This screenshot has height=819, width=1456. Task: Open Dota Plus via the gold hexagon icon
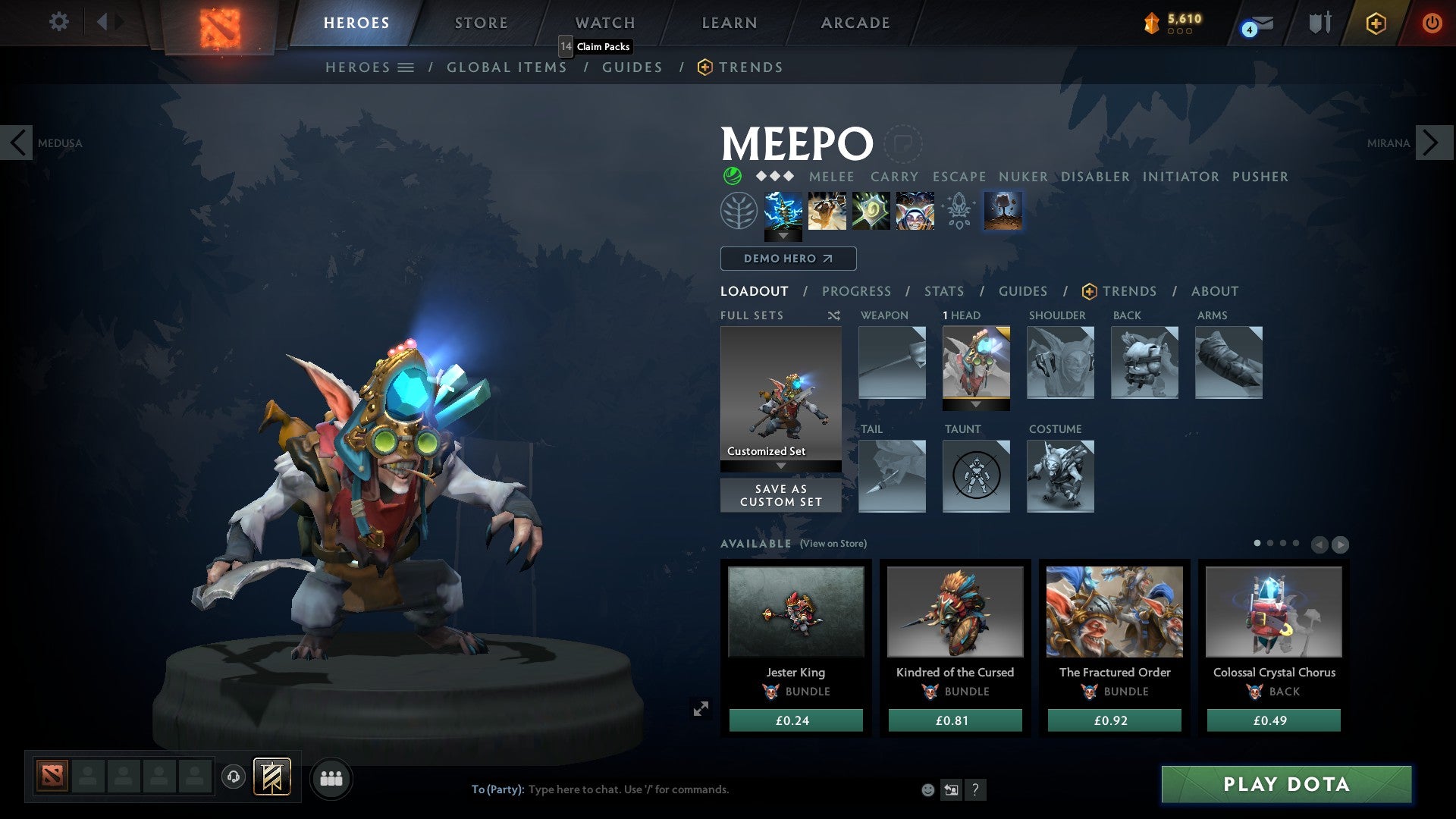tap(1376, 24)
